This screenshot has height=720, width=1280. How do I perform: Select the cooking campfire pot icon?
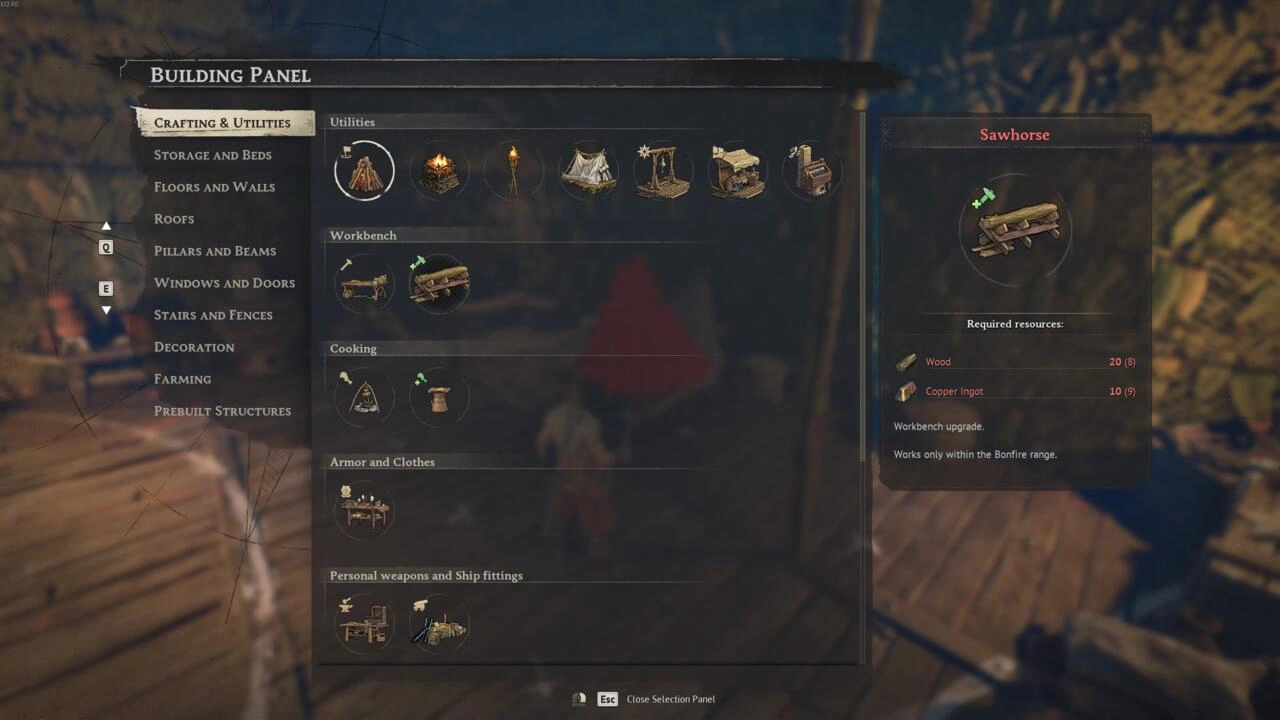click(364, 398)
